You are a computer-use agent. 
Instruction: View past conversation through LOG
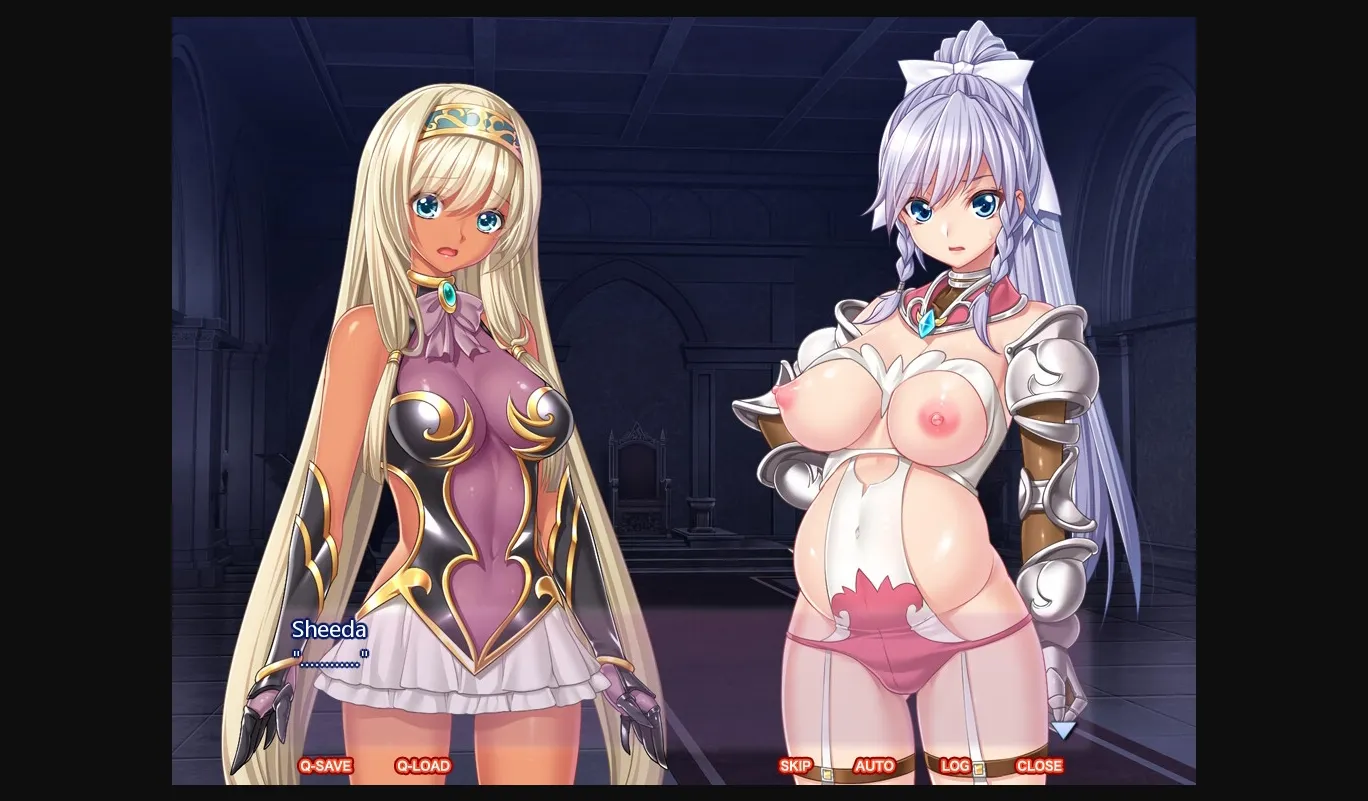coord(955,765)
